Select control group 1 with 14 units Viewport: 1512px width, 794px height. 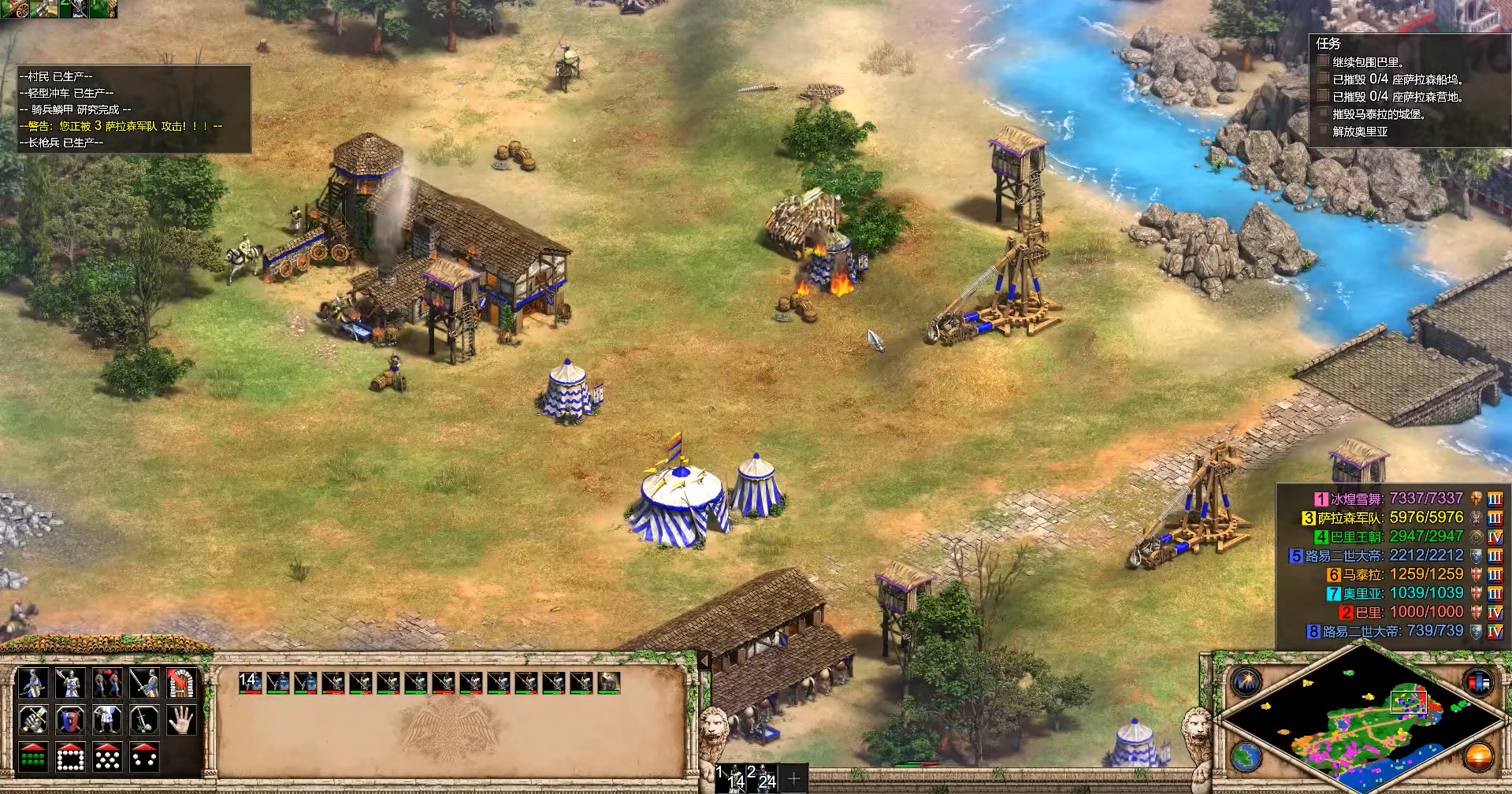click(x=732, y=777)
